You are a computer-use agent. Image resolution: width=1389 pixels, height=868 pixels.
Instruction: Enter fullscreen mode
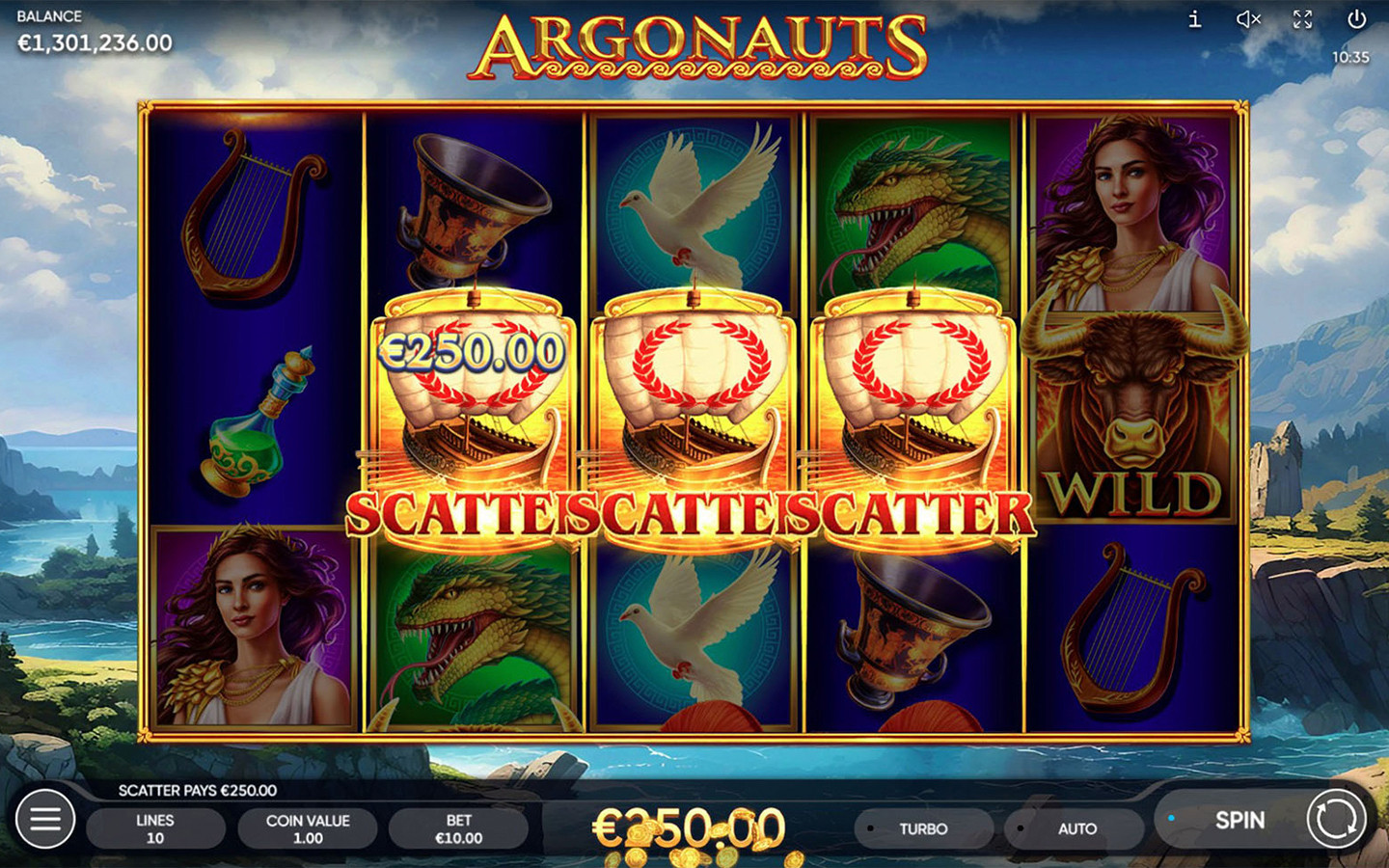pos(1303,17)
